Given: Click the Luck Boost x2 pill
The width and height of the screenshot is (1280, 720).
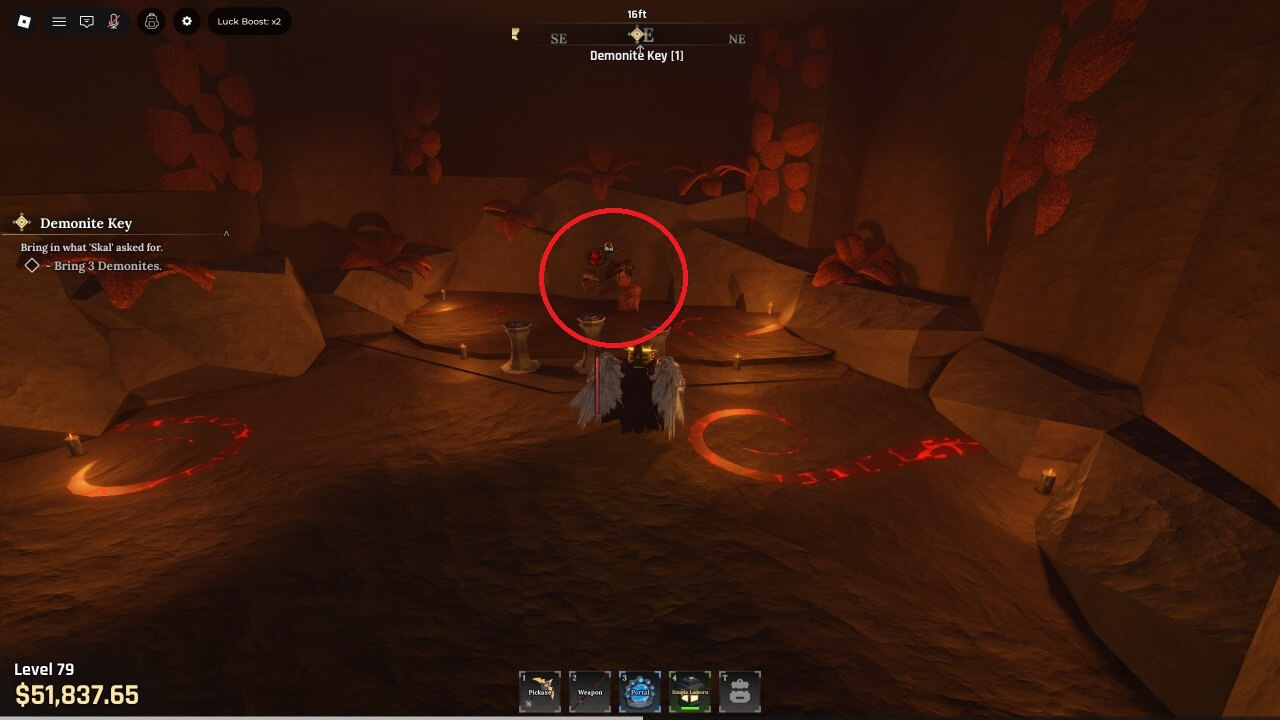Looking at the screenshot, I should click(249, 21).
